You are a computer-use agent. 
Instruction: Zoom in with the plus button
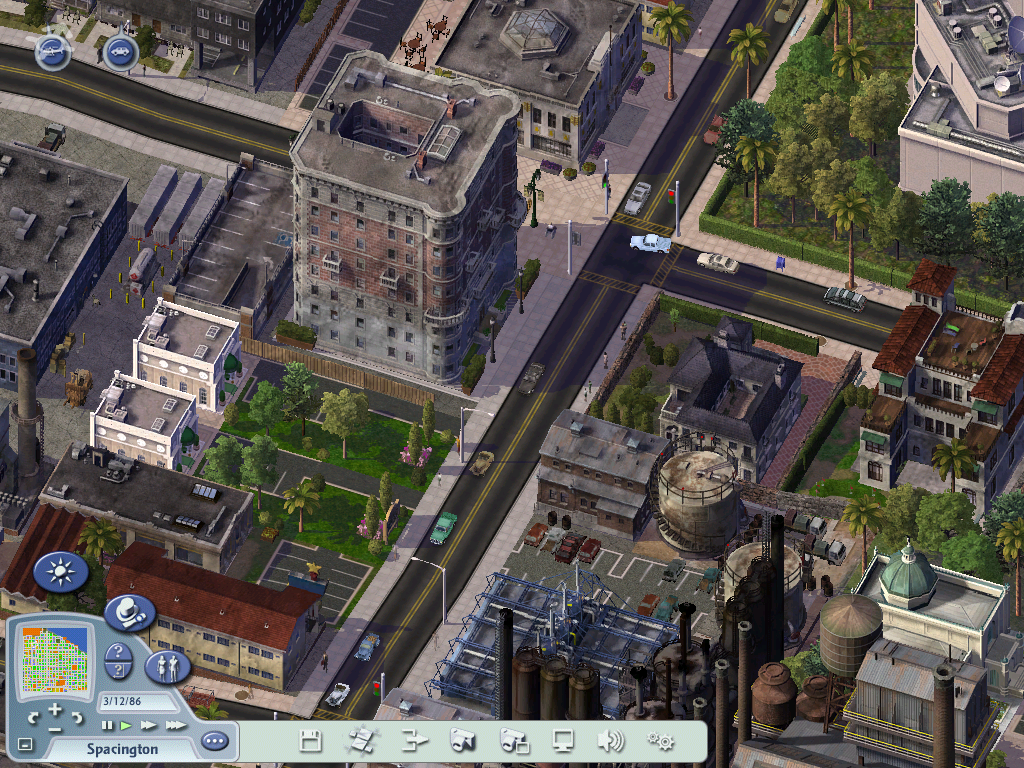[55, 709]
